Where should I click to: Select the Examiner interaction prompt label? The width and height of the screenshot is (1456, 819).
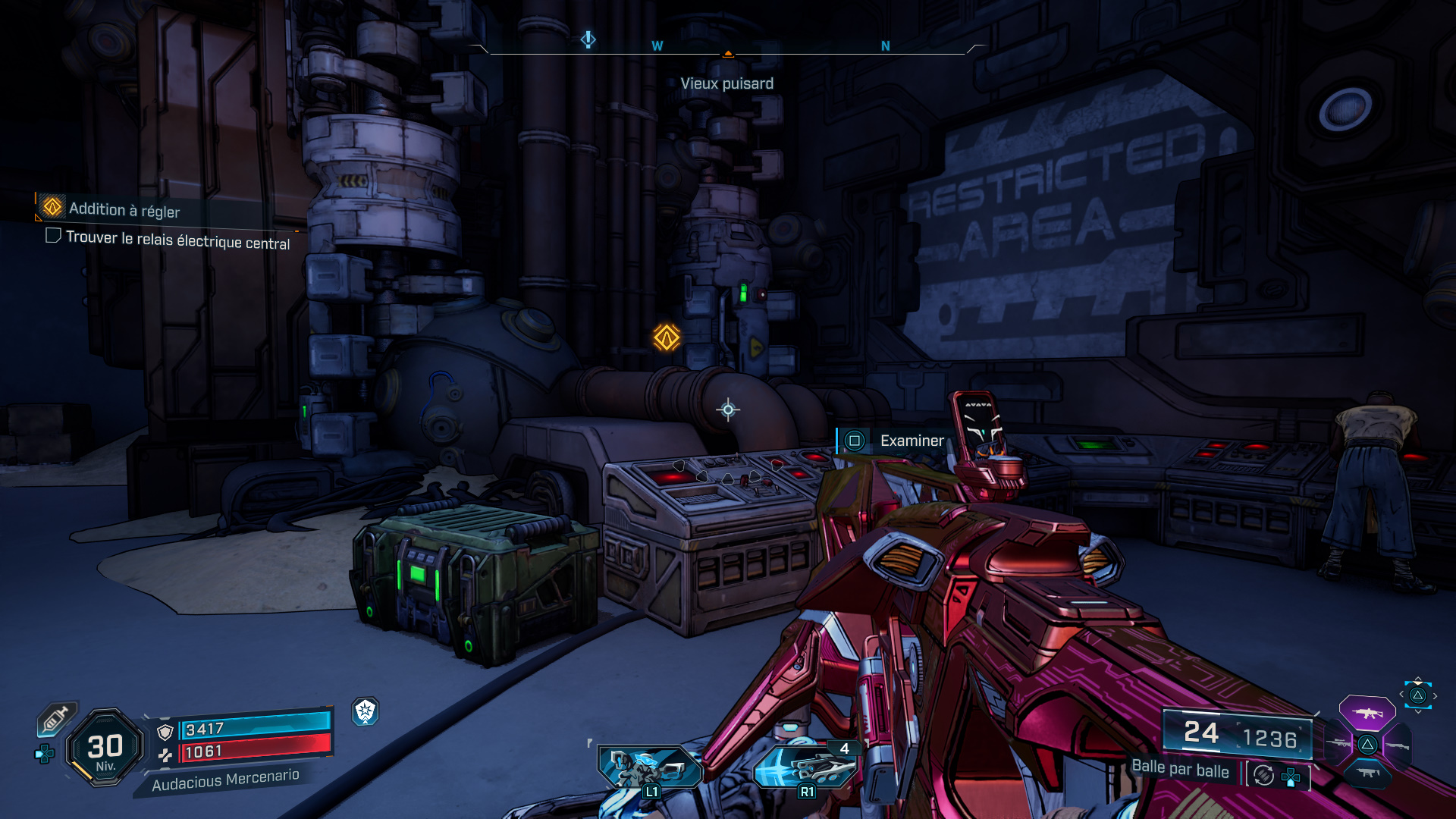pyautogui.click(x=912, y=441)
